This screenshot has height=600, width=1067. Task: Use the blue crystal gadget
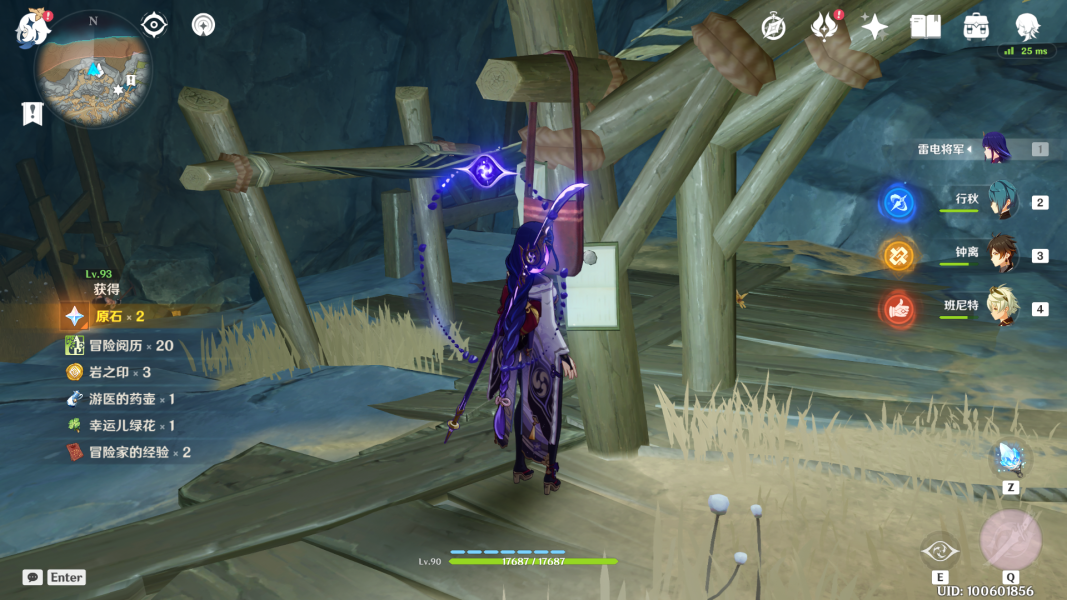[1010, 459]
